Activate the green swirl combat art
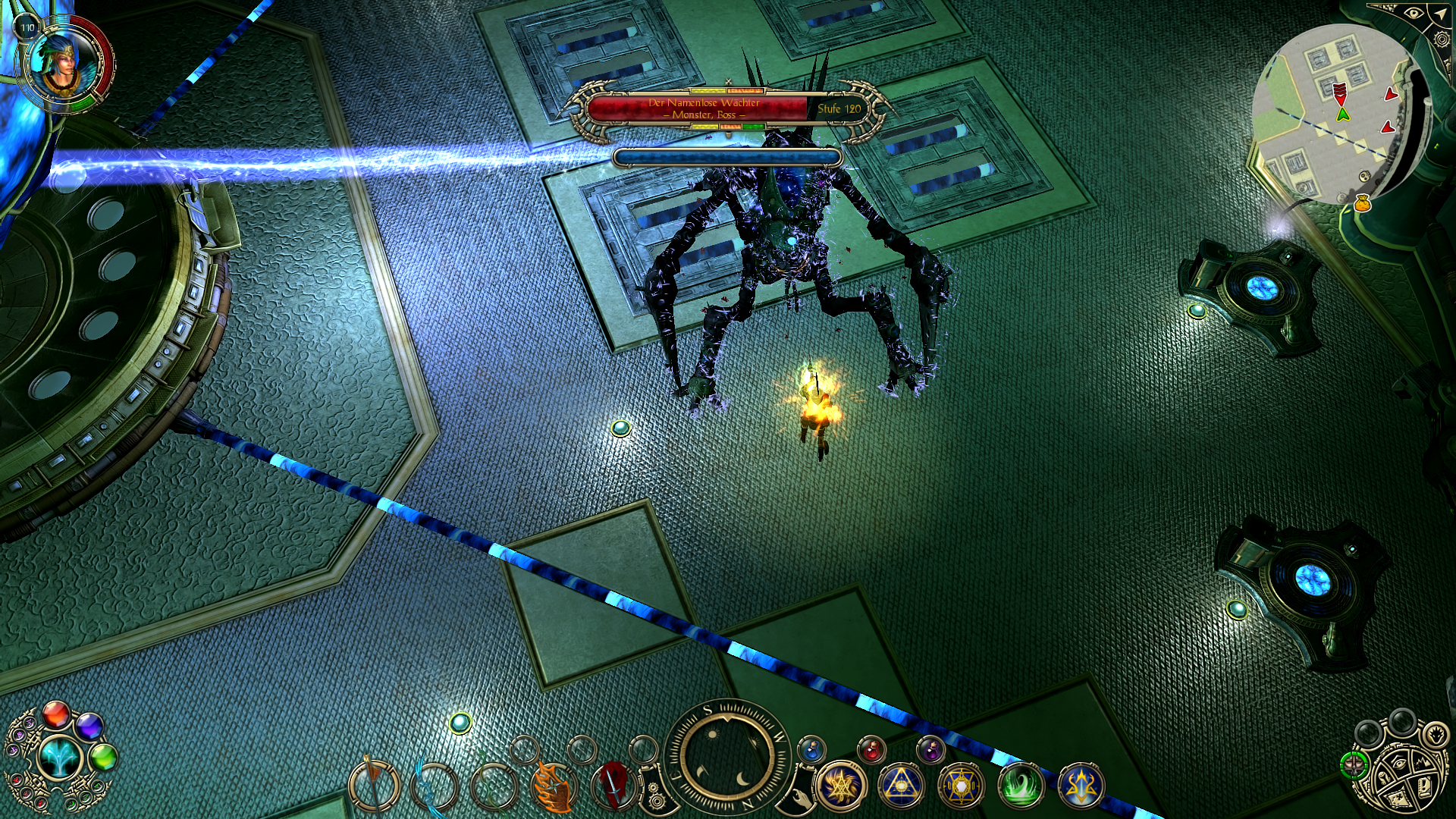This screenshot has height=819, width=1456. pos(1021,786)
